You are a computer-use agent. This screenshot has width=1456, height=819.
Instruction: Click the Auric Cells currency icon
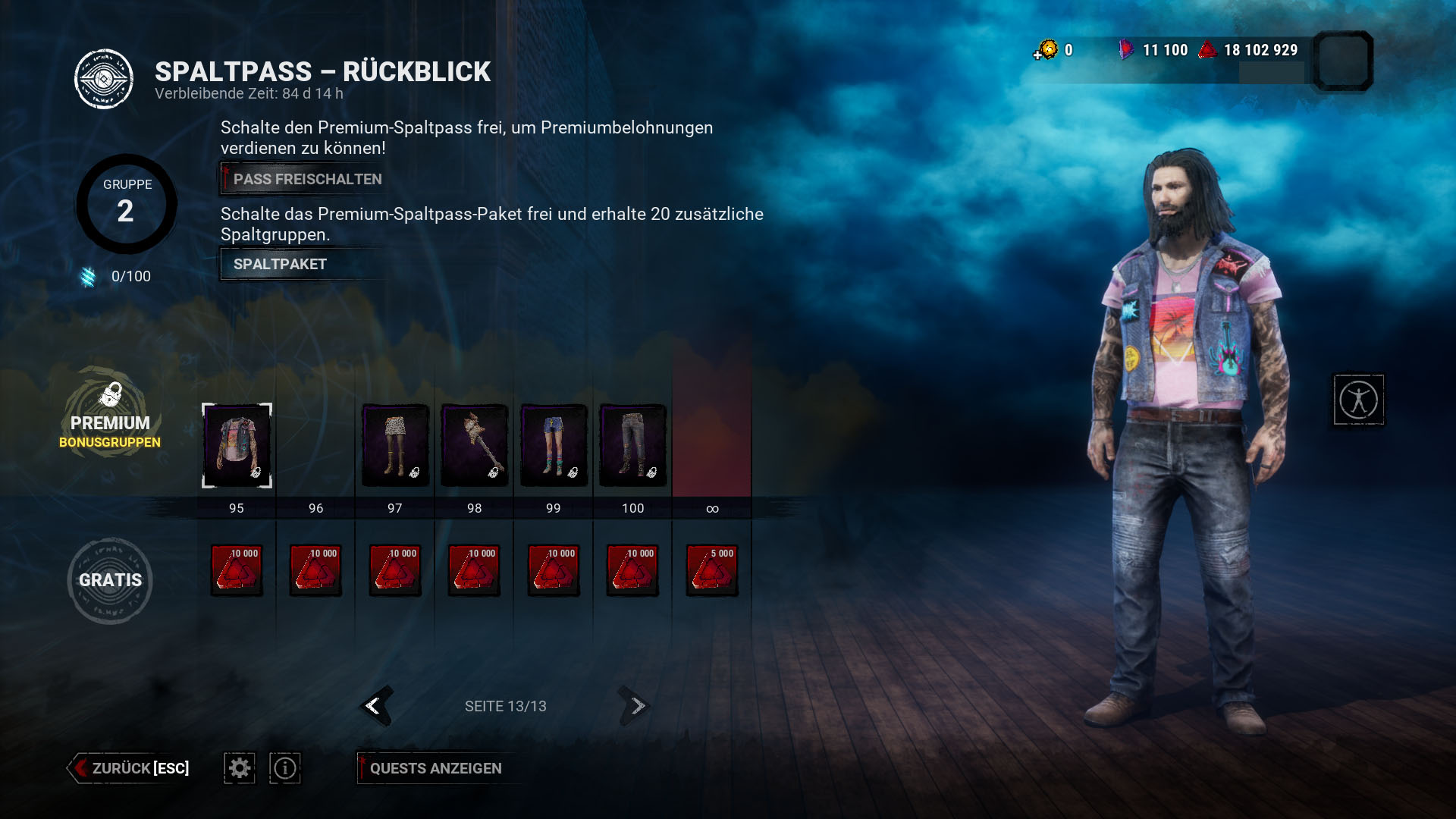1047,50
